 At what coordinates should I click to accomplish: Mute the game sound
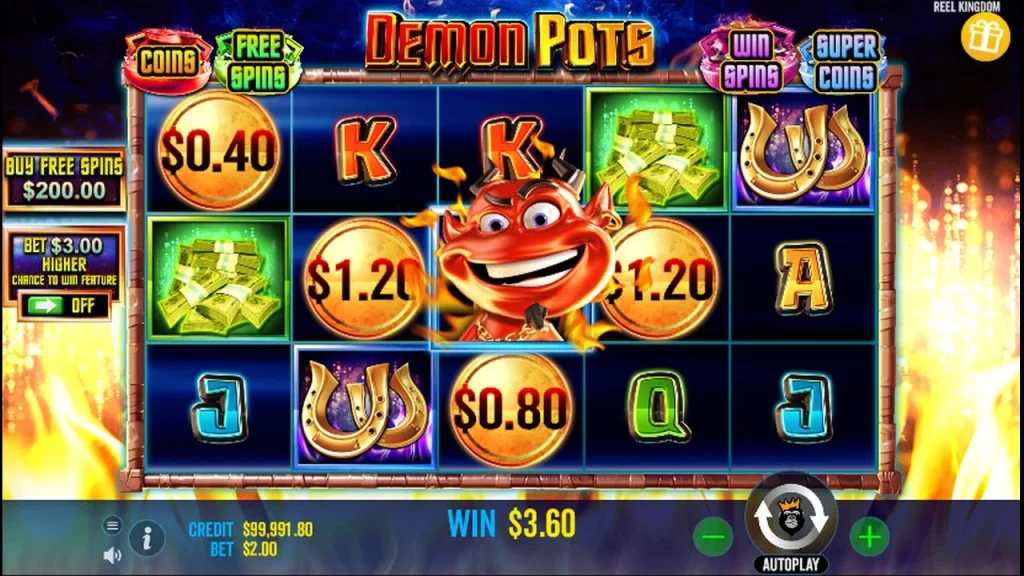112,554
